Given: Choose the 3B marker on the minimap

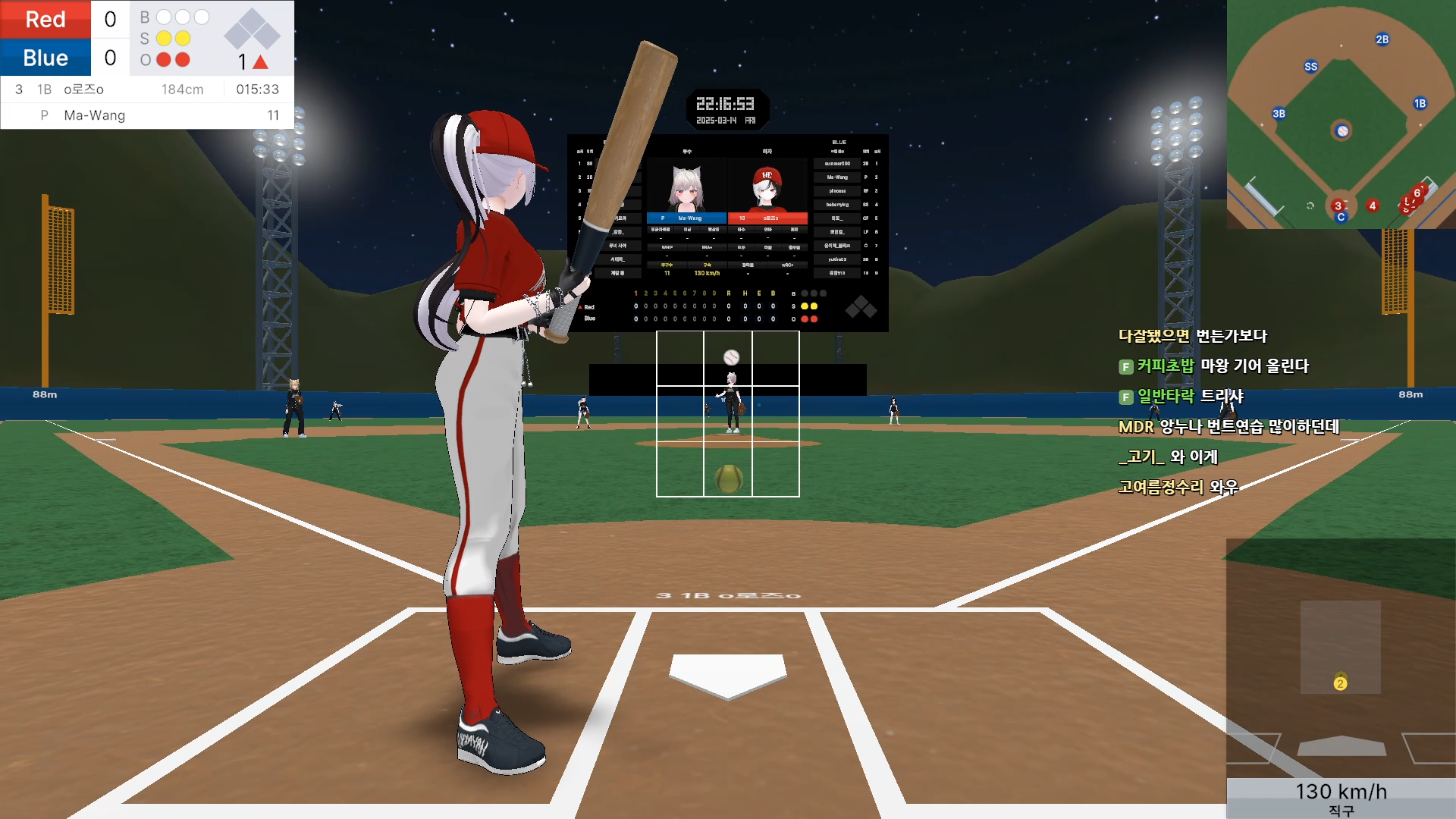Looking at the screenshot, I should click(1279, 114).
